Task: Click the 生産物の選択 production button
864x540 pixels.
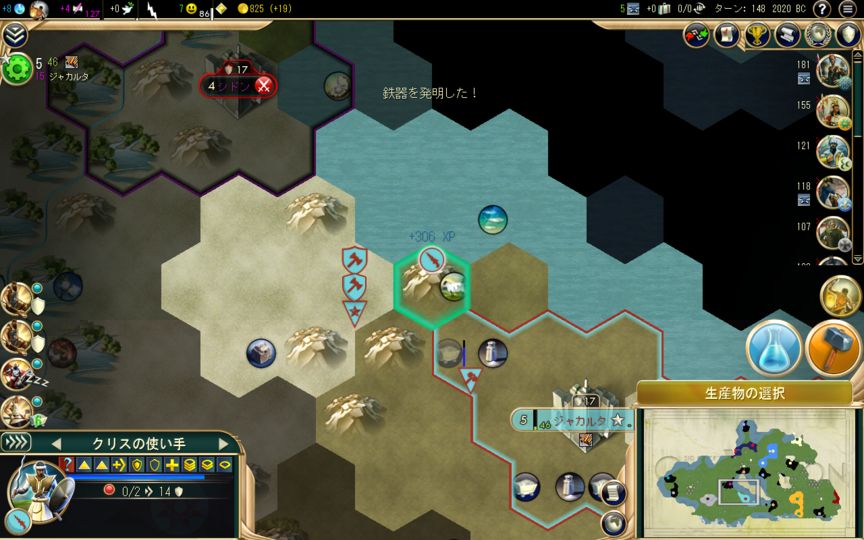Action: click(x=744, y=393)
